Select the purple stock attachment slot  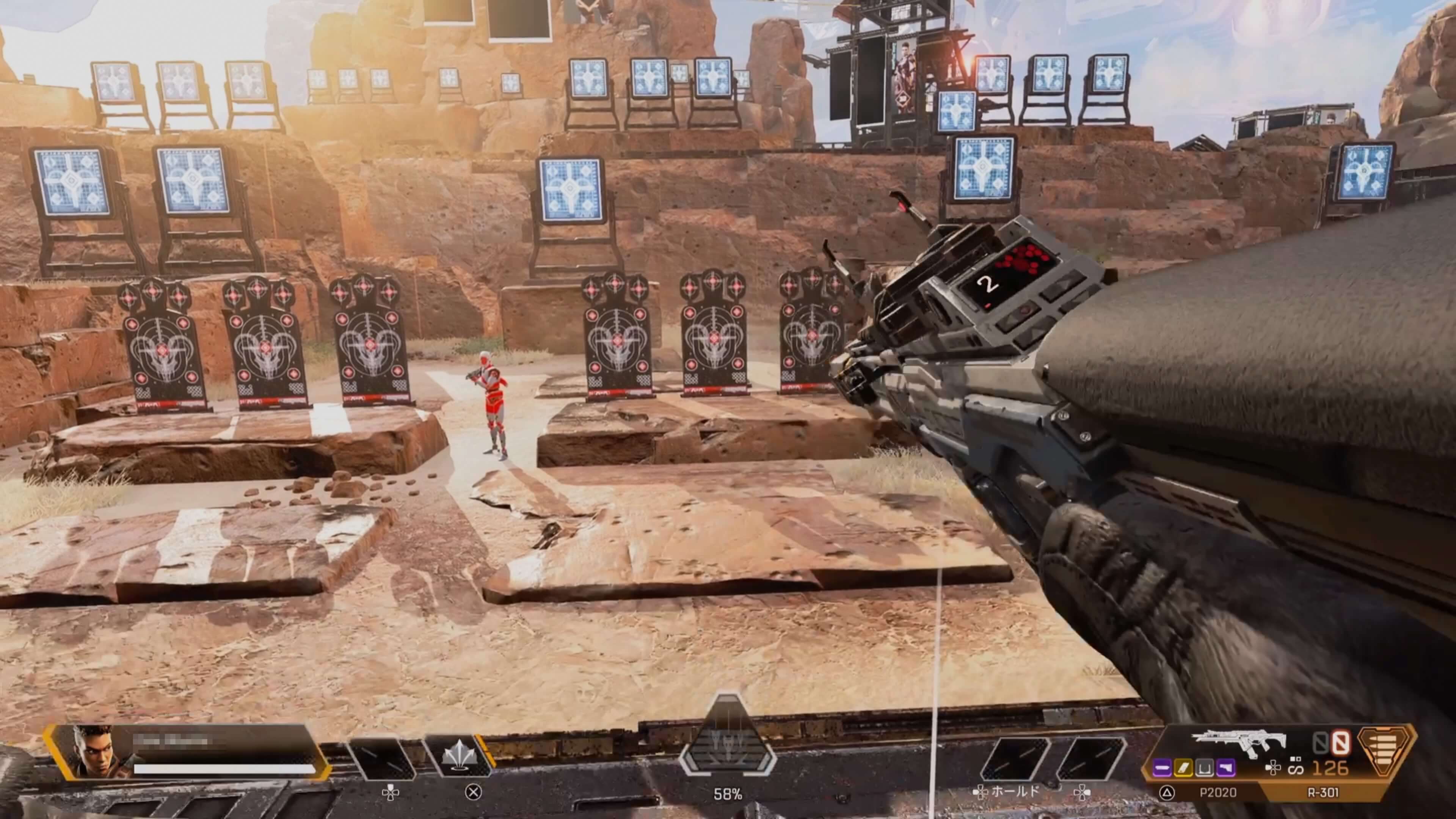point(1225,767)
